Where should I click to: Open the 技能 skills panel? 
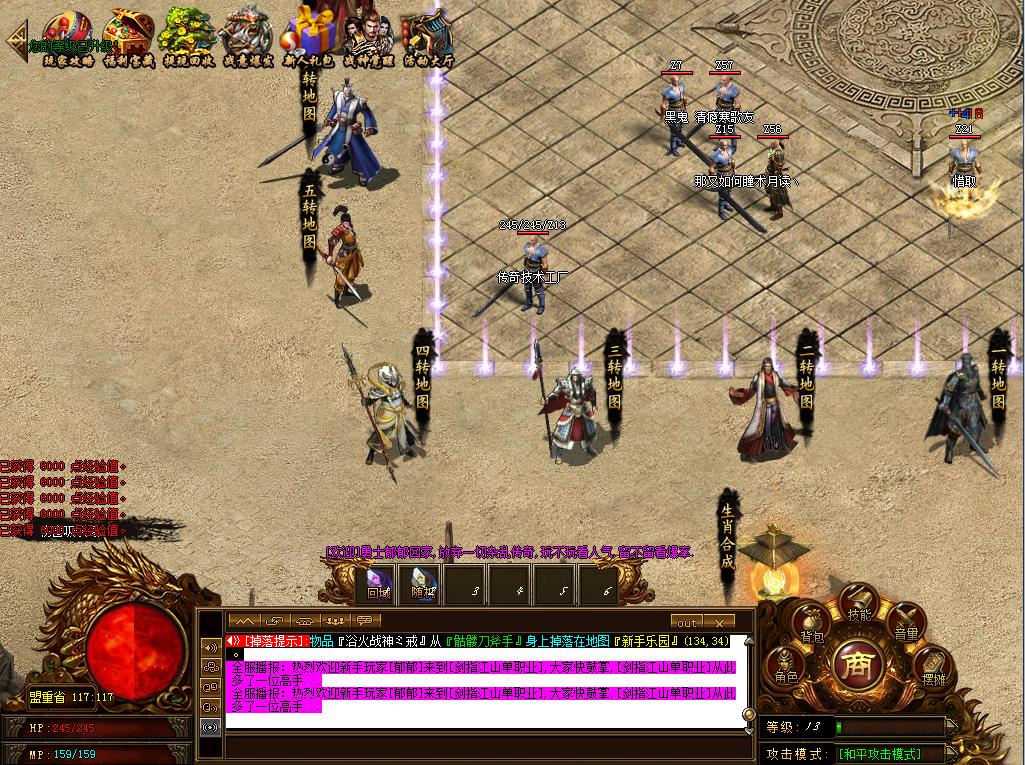pos(859,608)
